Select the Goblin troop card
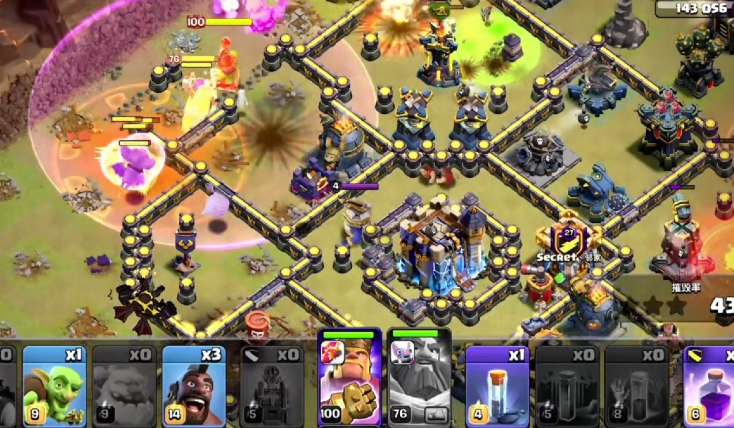 coord(55,385)
